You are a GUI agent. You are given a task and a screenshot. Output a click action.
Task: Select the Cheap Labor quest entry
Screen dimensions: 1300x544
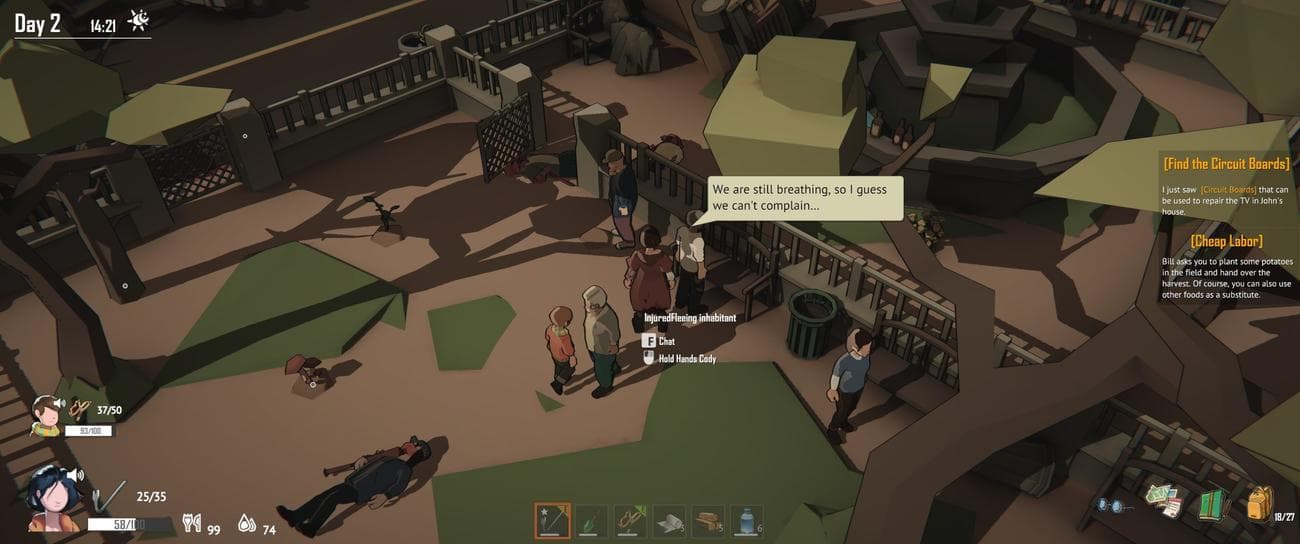tap(1225, 241)
